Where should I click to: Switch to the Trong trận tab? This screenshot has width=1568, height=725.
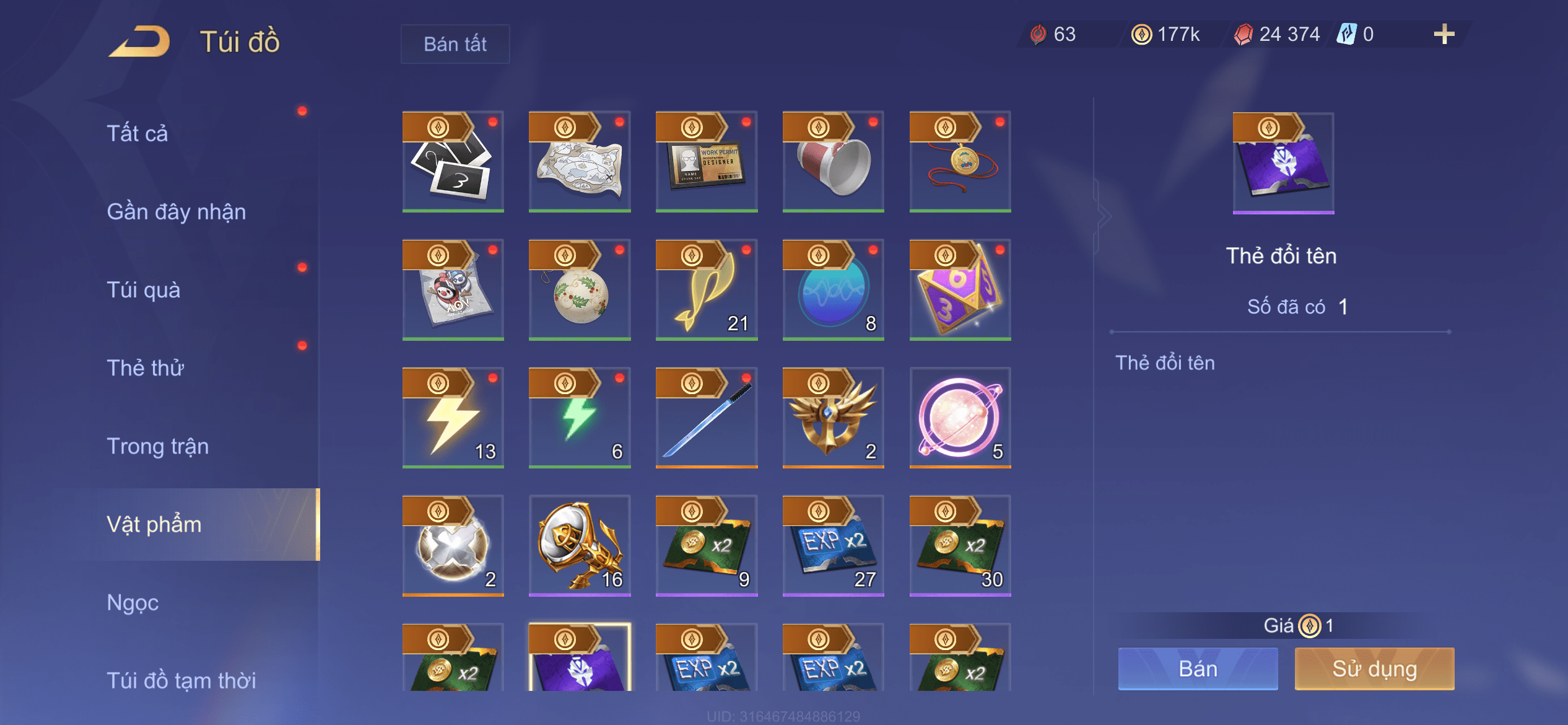[x=158, y=446]
